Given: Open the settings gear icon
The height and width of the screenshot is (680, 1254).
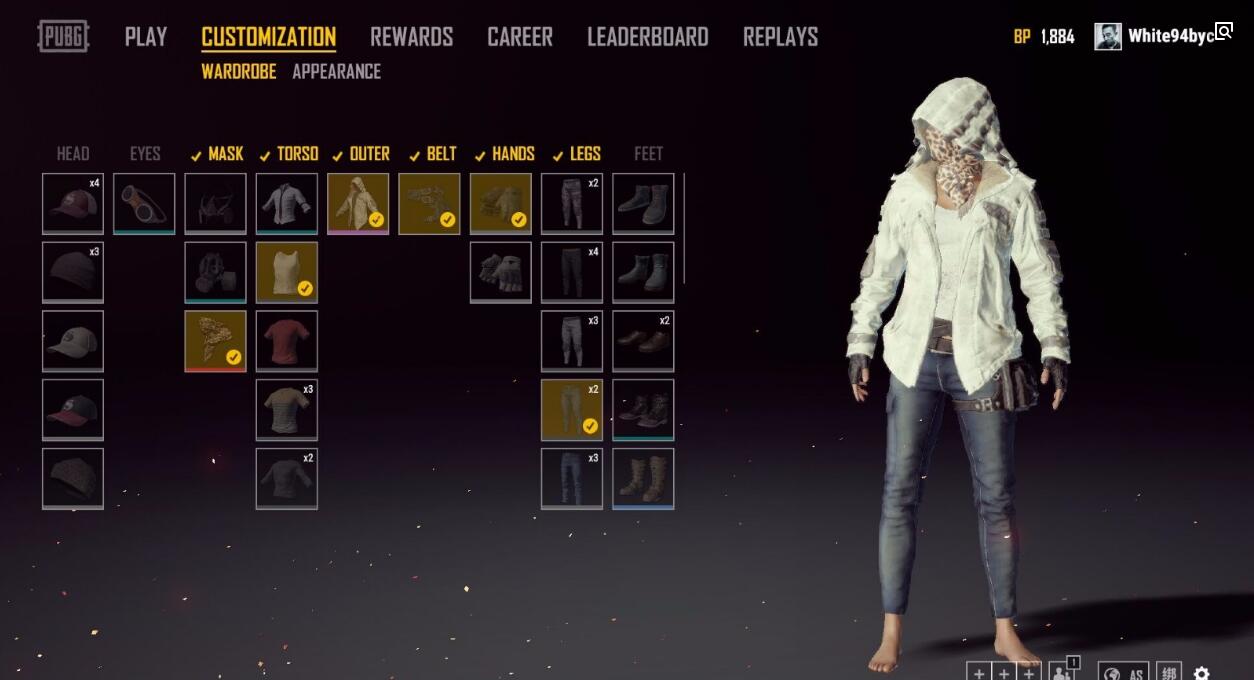Looking at the screenshot, I should tap(1201, 673).
